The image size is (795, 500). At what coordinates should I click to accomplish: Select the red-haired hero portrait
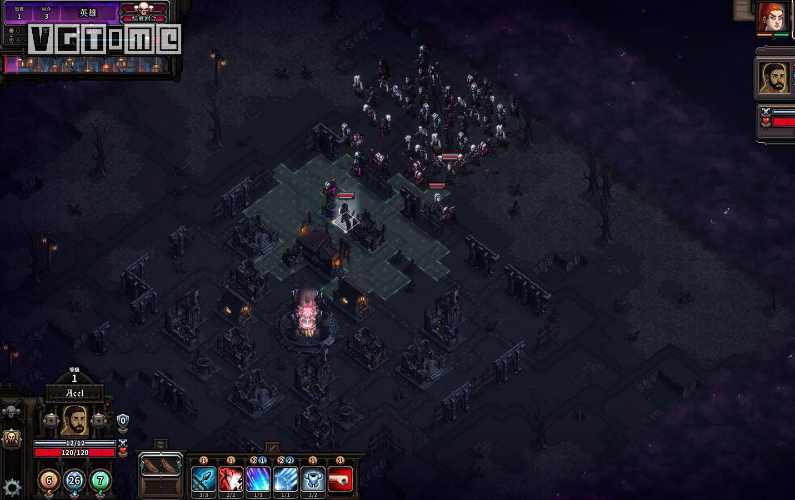tap(772, 19)
